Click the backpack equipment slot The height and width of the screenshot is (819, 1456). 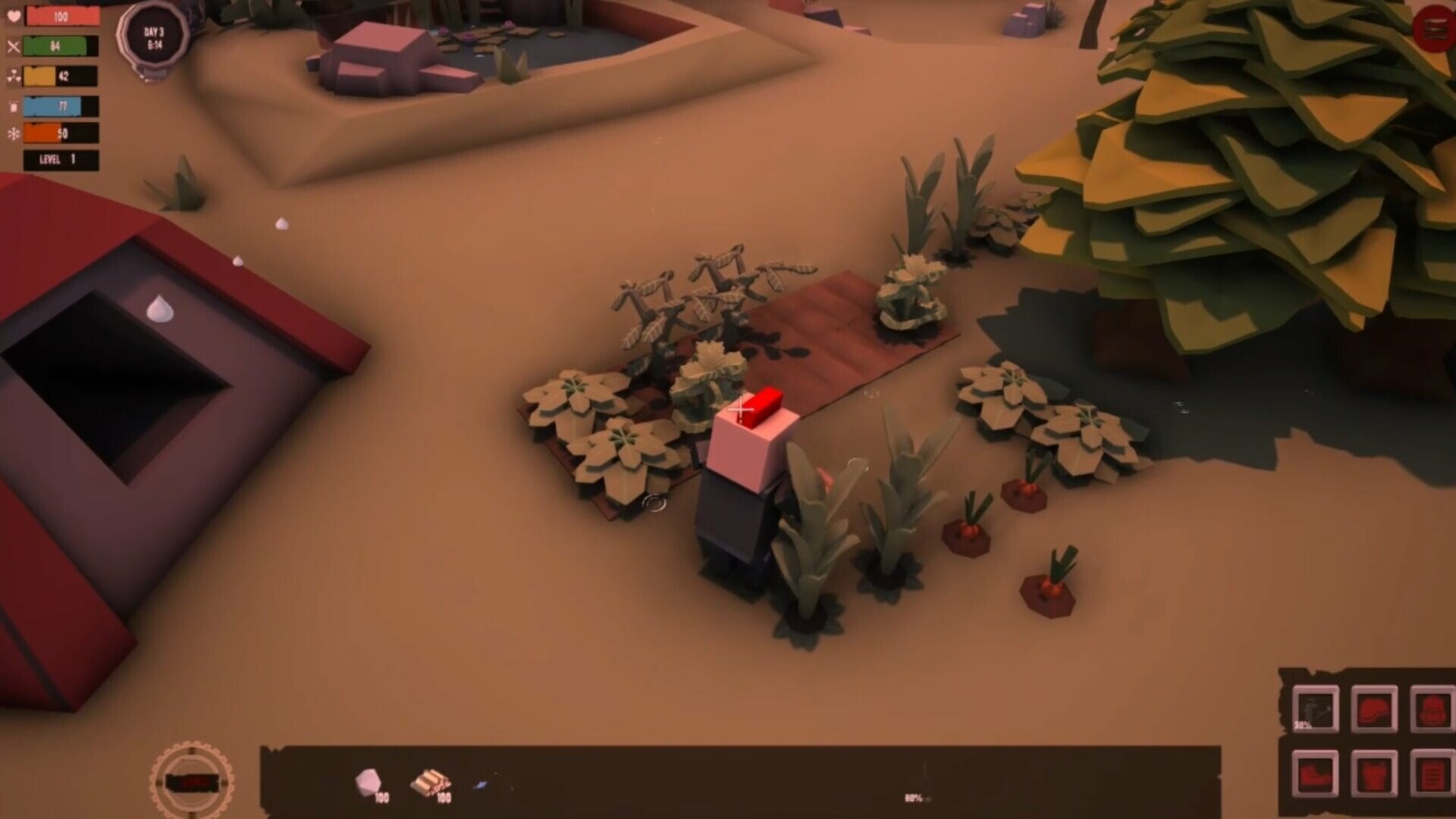point(1433,709)
